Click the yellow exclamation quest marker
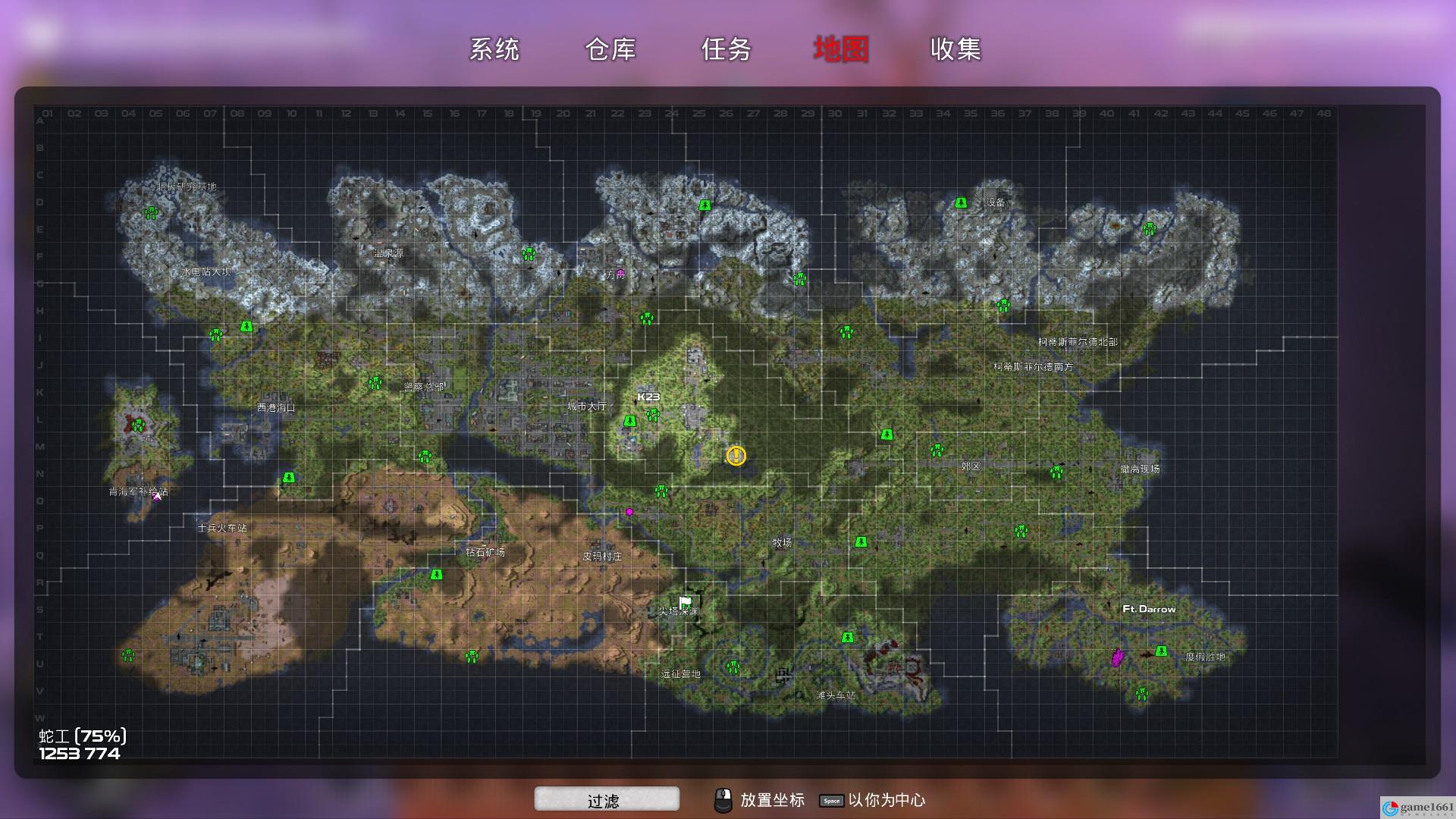1456x819 pixels. (x=736, y=456)
